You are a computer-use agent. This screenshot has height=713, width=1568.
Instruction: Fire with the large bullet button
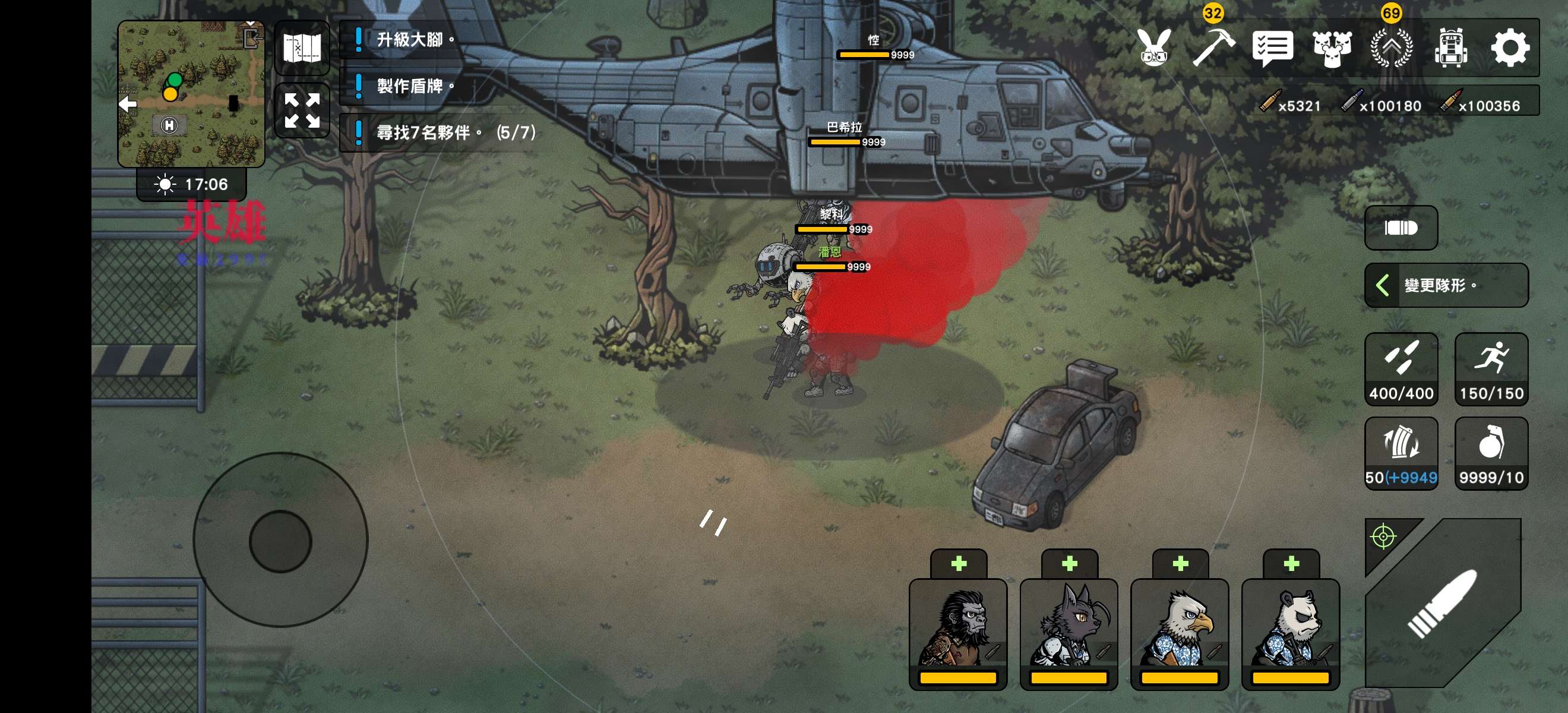coord(1443,603)
